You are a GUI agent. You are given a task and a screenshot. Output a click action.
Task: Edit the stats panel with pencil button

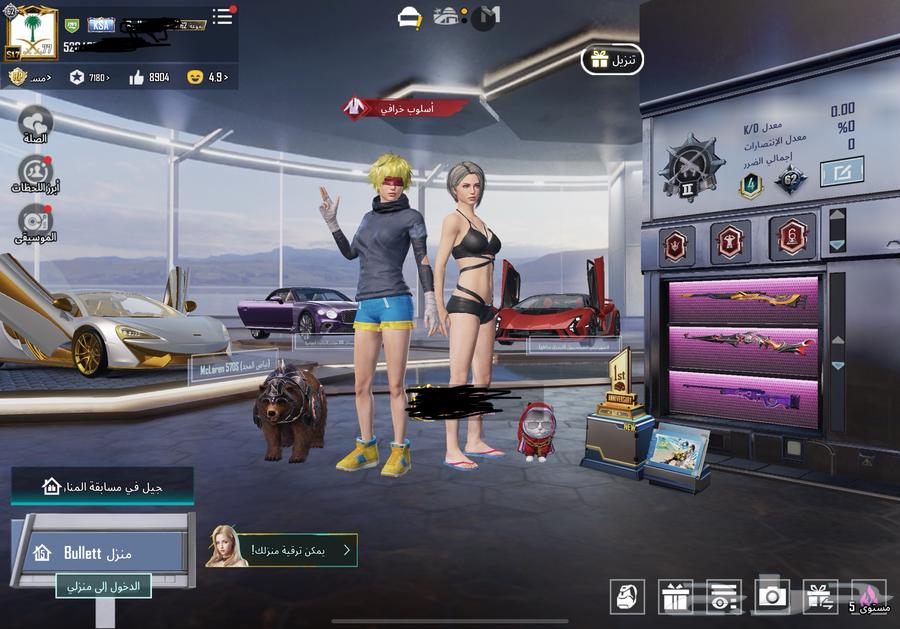point(841,172)
